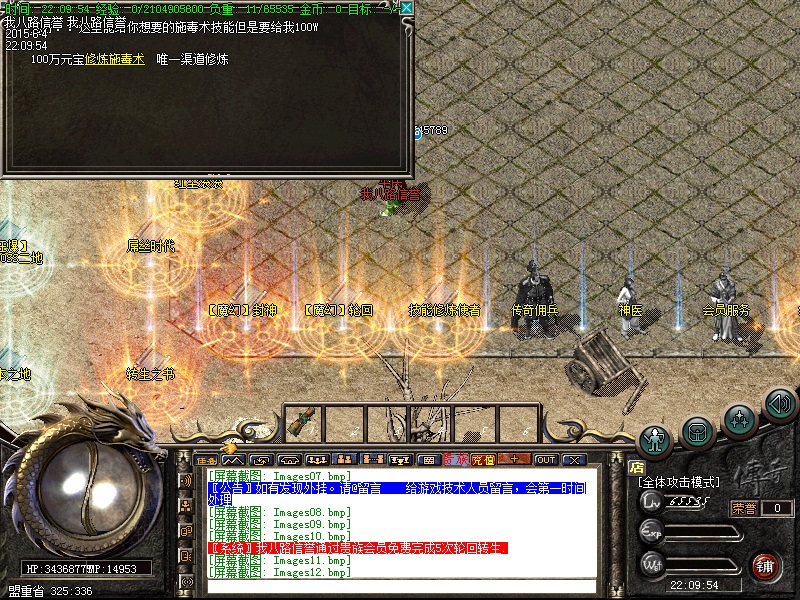Close the NPC dialogue window
Image resolution: width=800 pixels, height=600 pixels.
click(x=406, y=8)
